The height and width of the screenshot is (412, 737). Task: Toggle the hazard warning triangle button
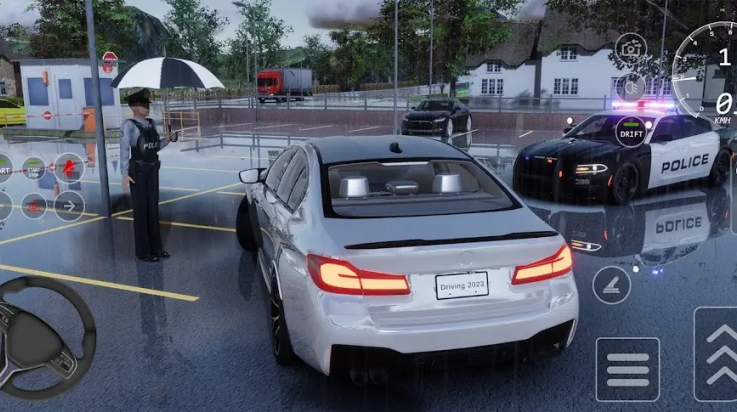click(x=34, y=207)
